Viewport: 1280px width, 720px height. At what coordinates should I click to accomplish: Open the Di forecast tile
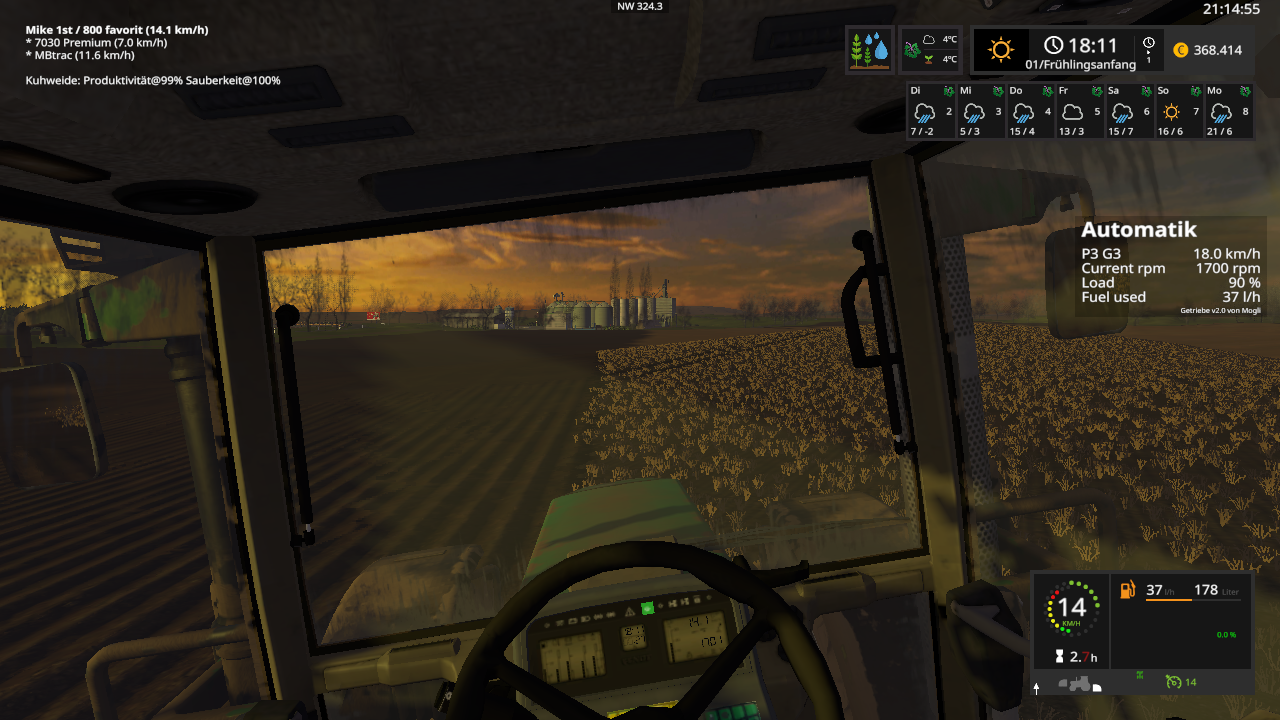(930, 111)
